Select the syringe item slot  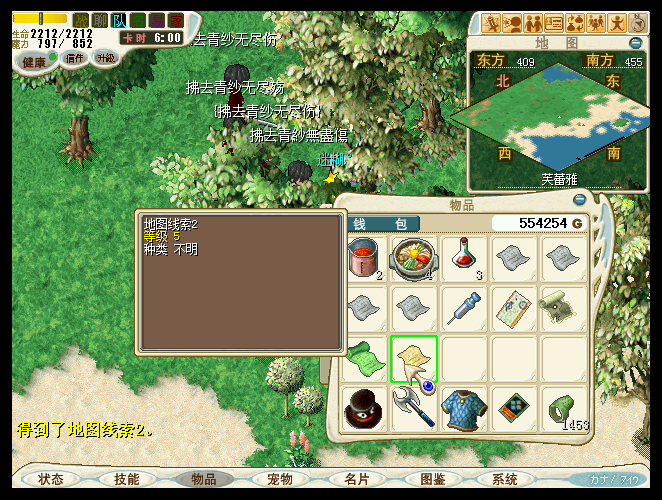(x=462, y=308)
